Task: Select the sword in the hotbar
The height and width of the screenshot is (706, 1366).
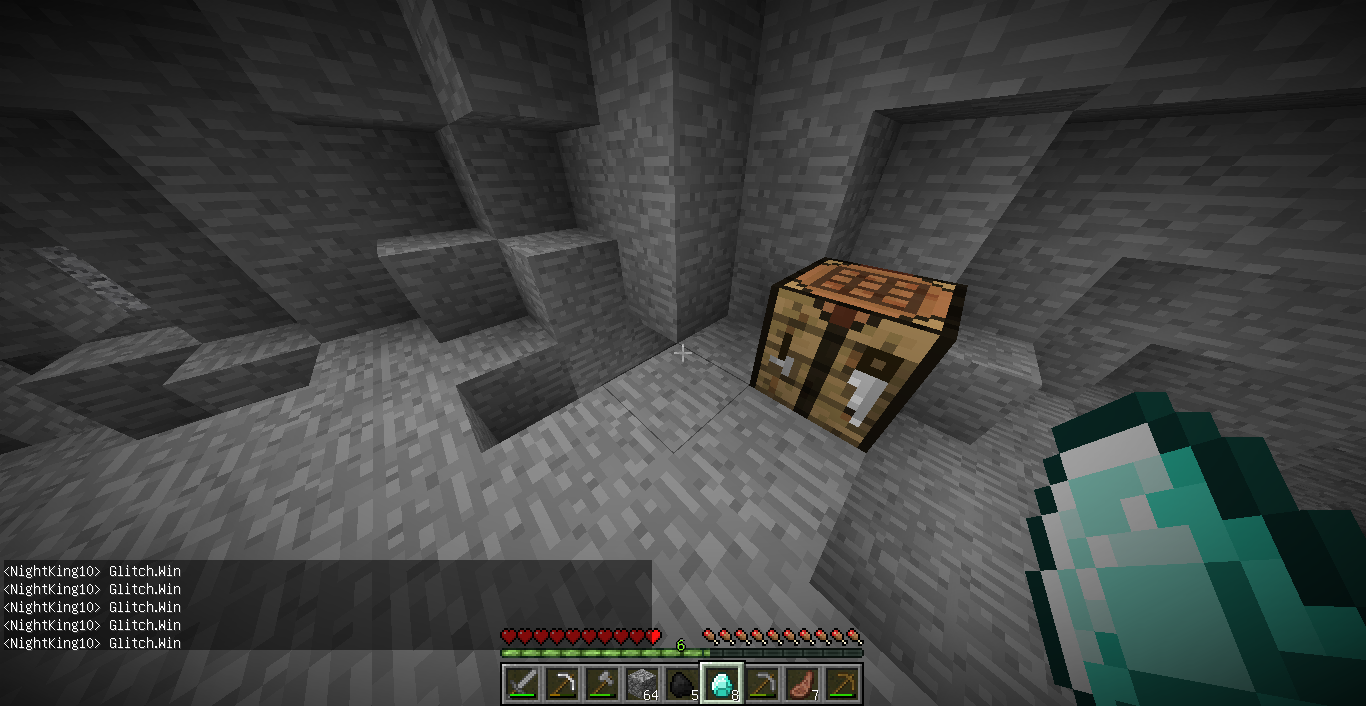Action: pos(521,684)
